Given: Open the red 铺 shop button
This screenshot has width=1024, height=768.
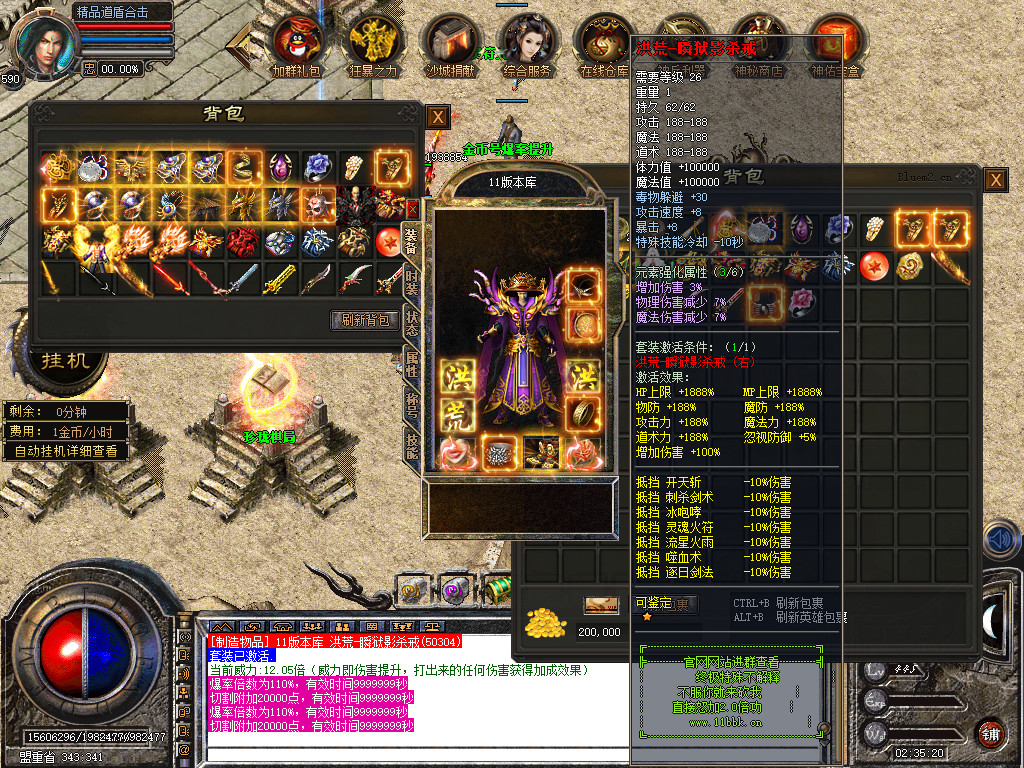Looking at the screenshot, I should tap(989, 732).
